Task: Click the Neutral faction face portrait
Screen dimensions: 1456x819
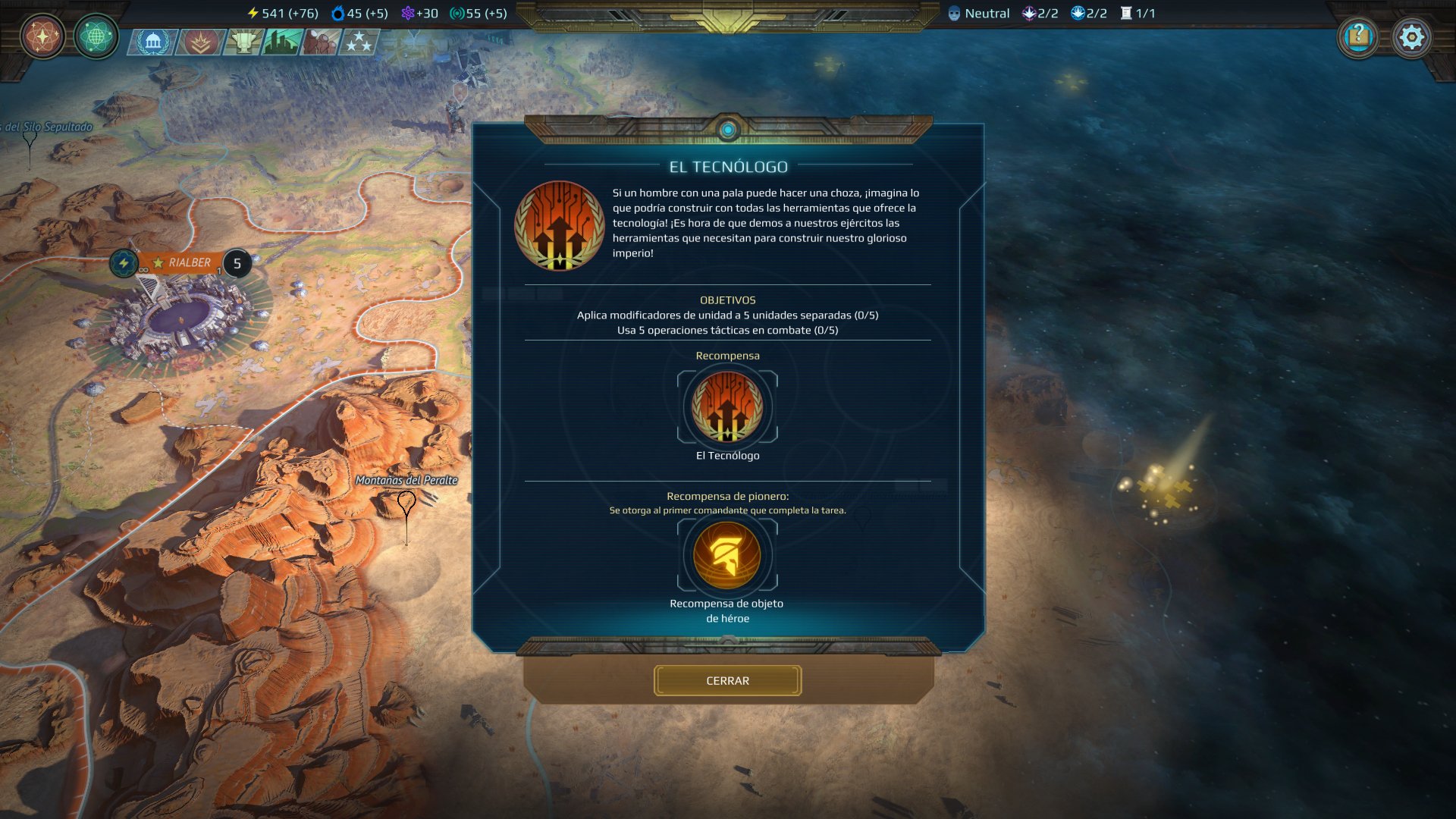Action: 955,12
